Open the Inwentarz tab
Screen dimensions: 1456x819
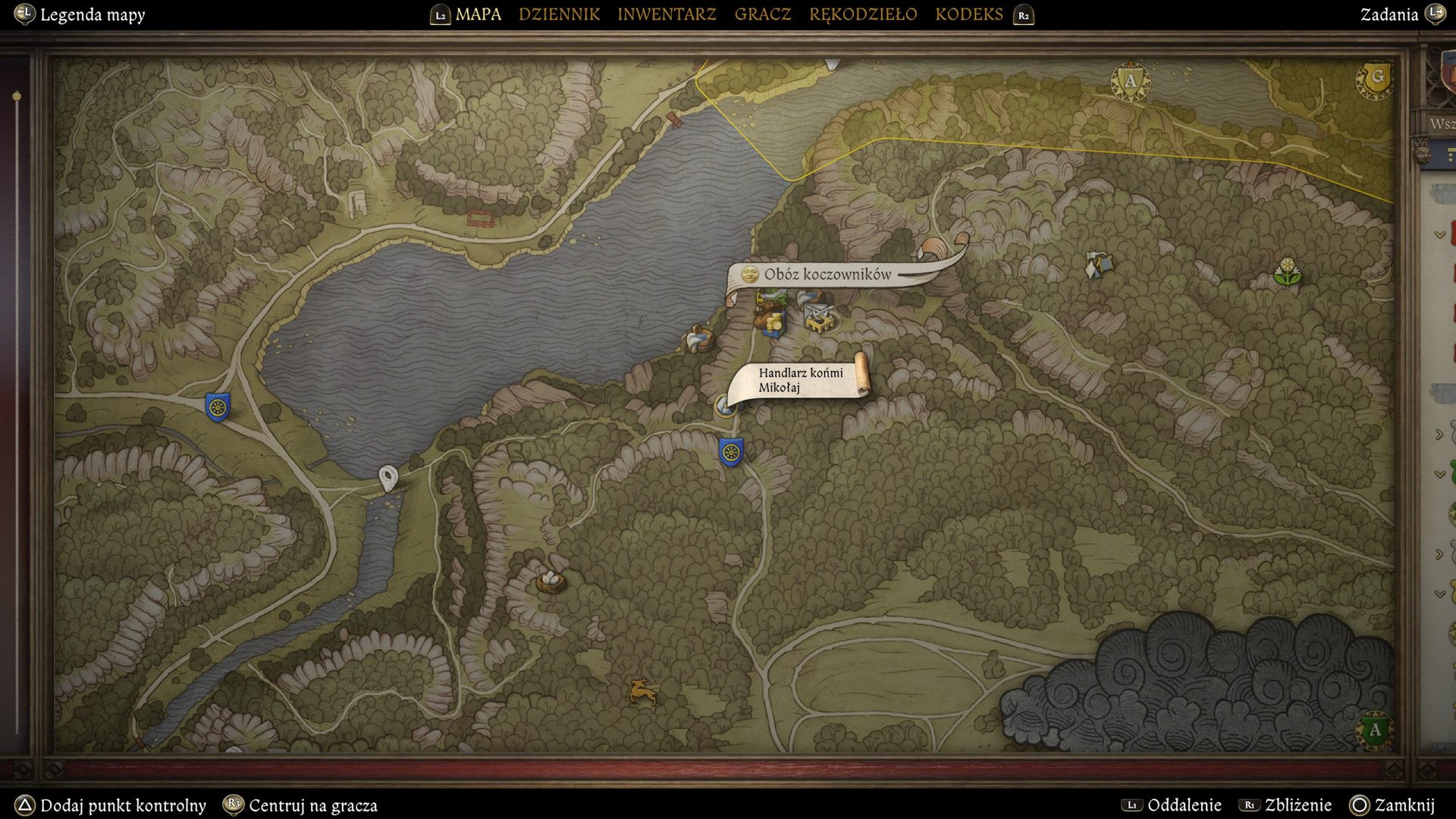tap(667, 14)
